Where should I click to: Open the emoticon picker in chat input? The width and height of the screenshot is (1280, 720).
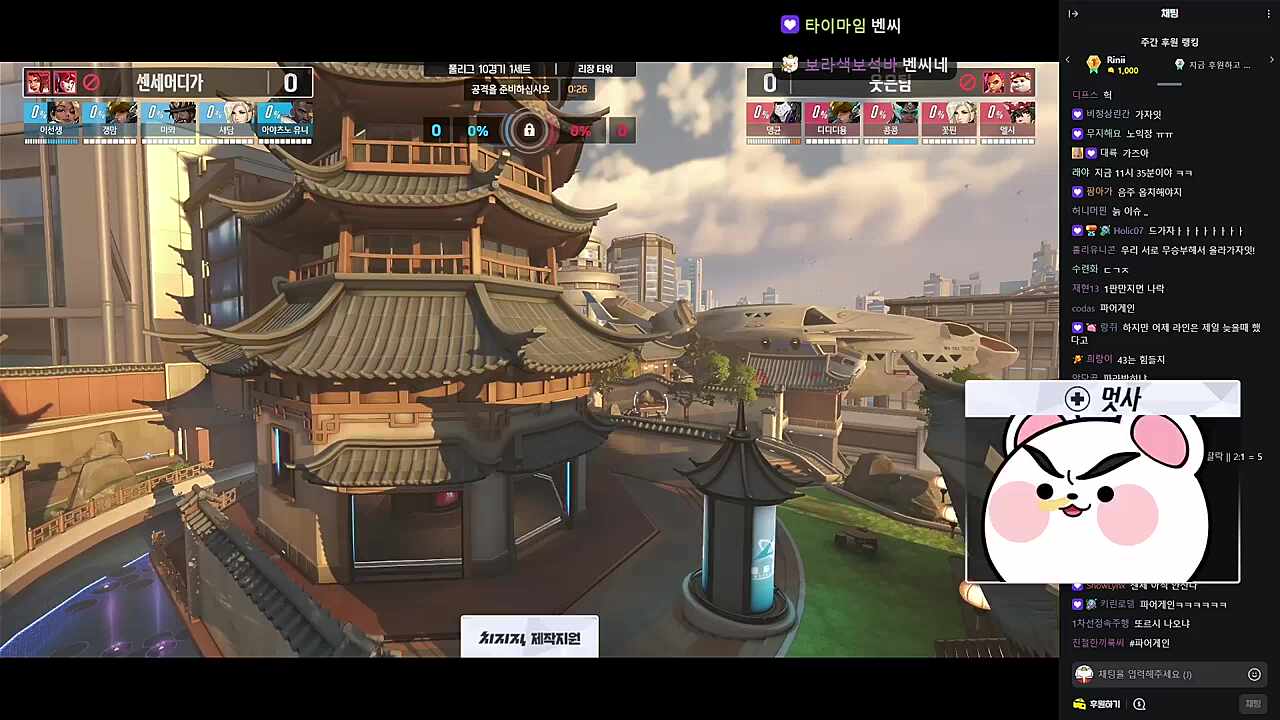click(x=1253, y=674)
